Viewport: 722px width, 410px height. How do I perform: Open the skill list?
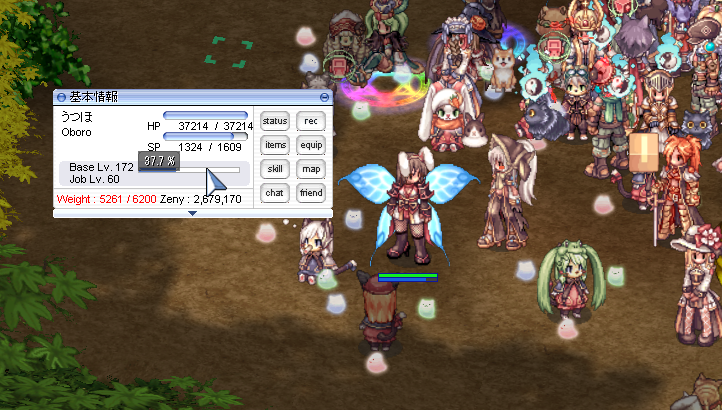click(274, 169)
